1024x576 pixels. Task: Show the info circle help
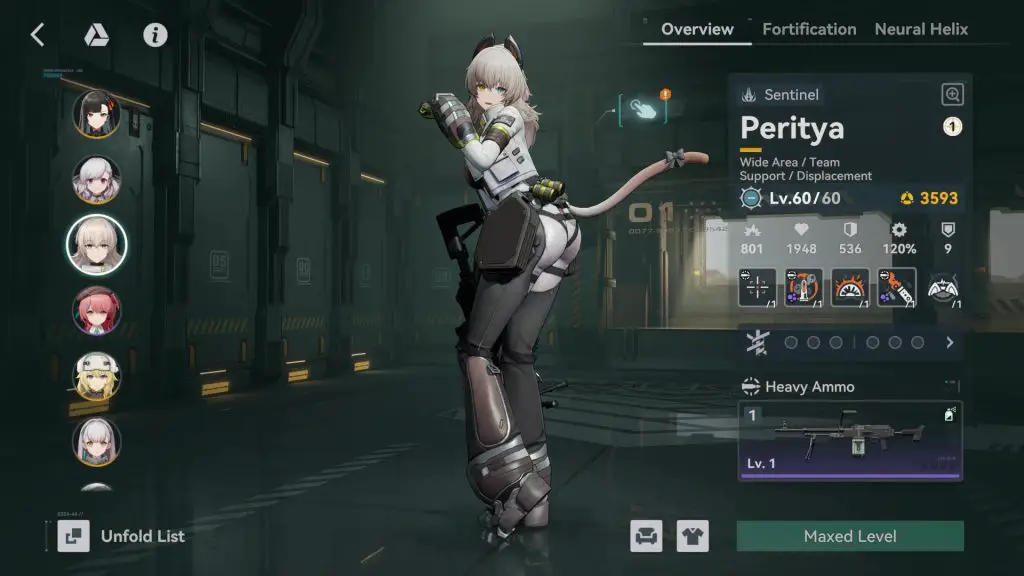[x=154, y=35]
